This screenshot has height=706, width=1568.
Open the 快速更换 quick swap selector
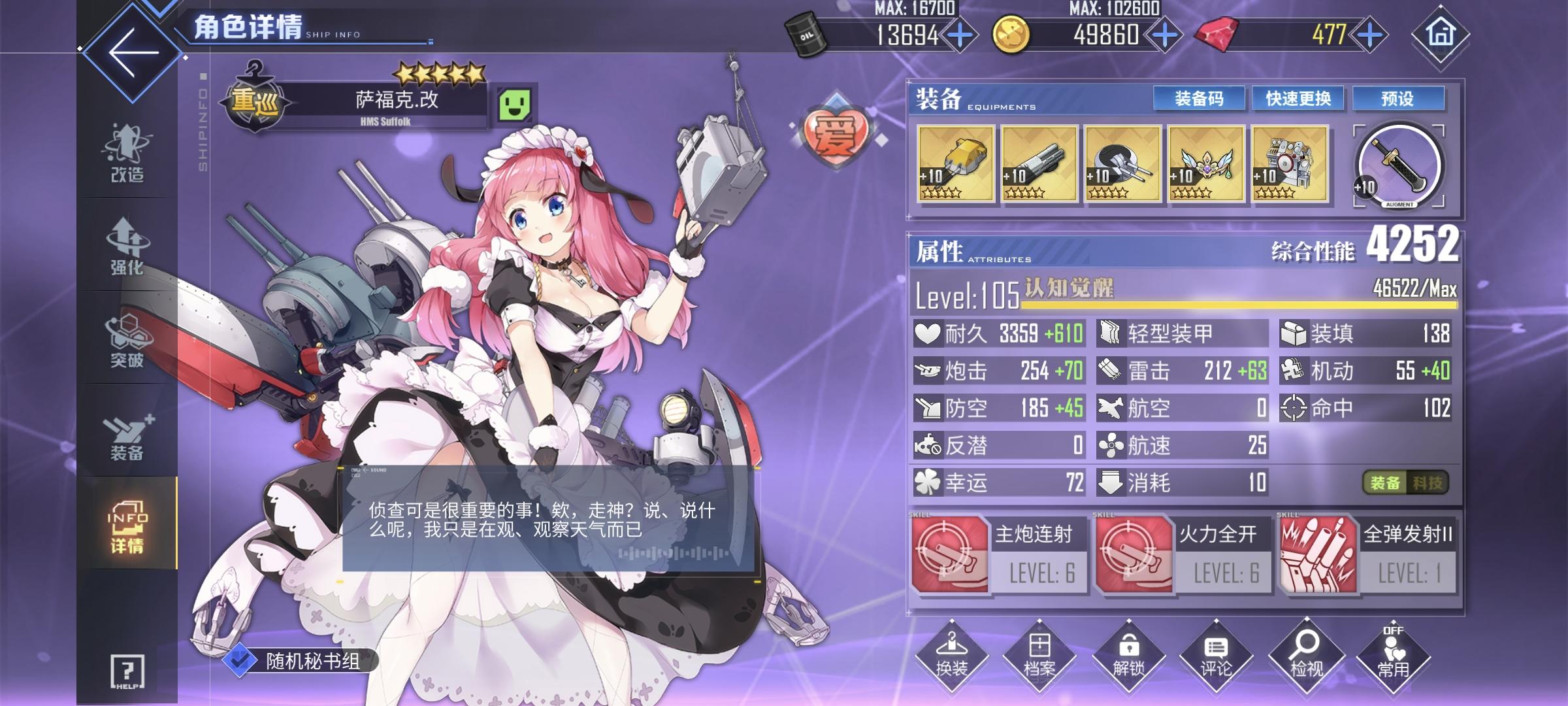(1297, 99)
